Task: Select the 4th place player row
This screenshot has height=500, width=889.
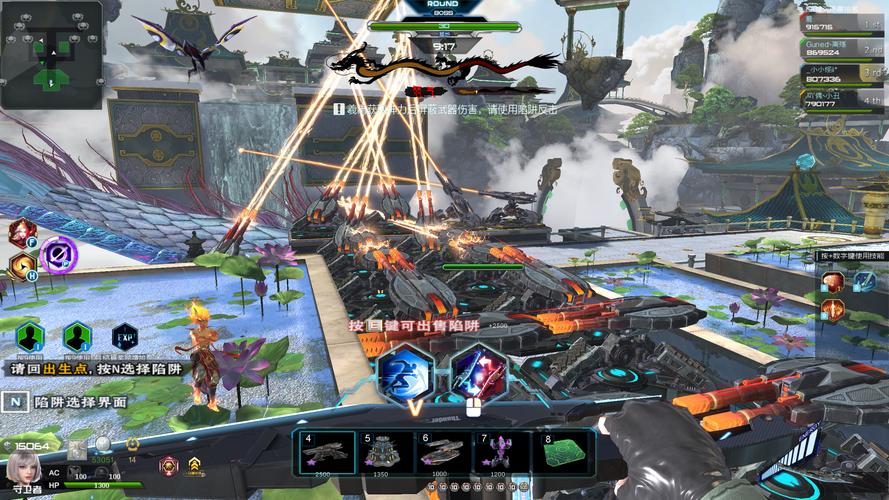Action: 843,98
